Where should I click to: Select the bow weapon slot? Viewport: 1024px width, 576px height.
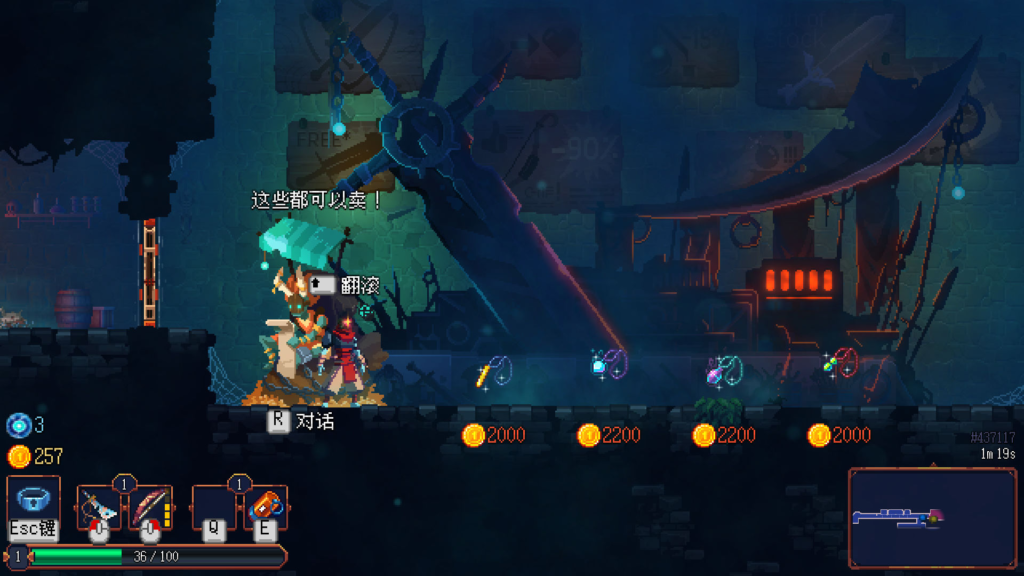(x=150, y=507)
